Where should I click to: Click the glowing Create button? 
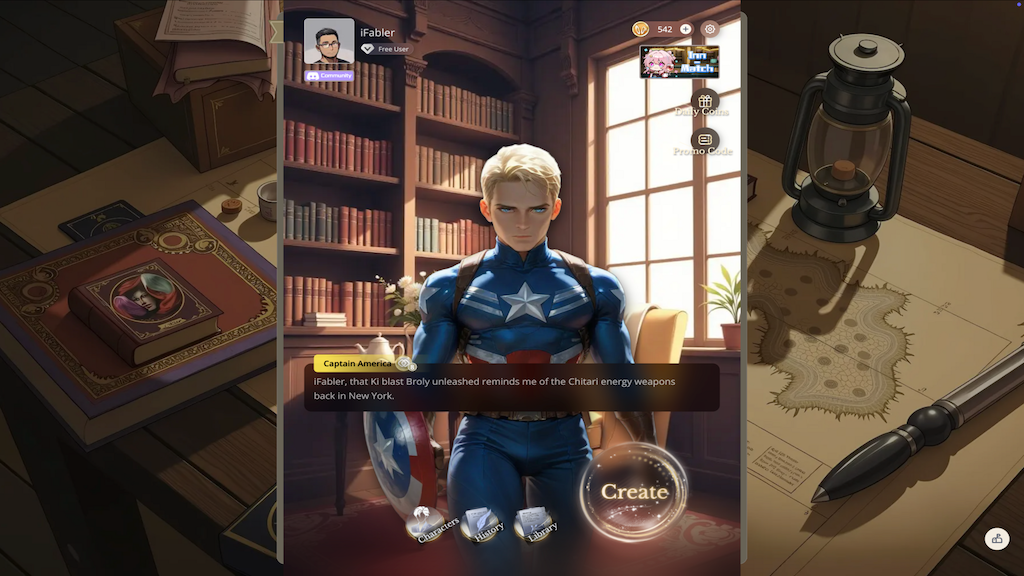click(634, 492)
